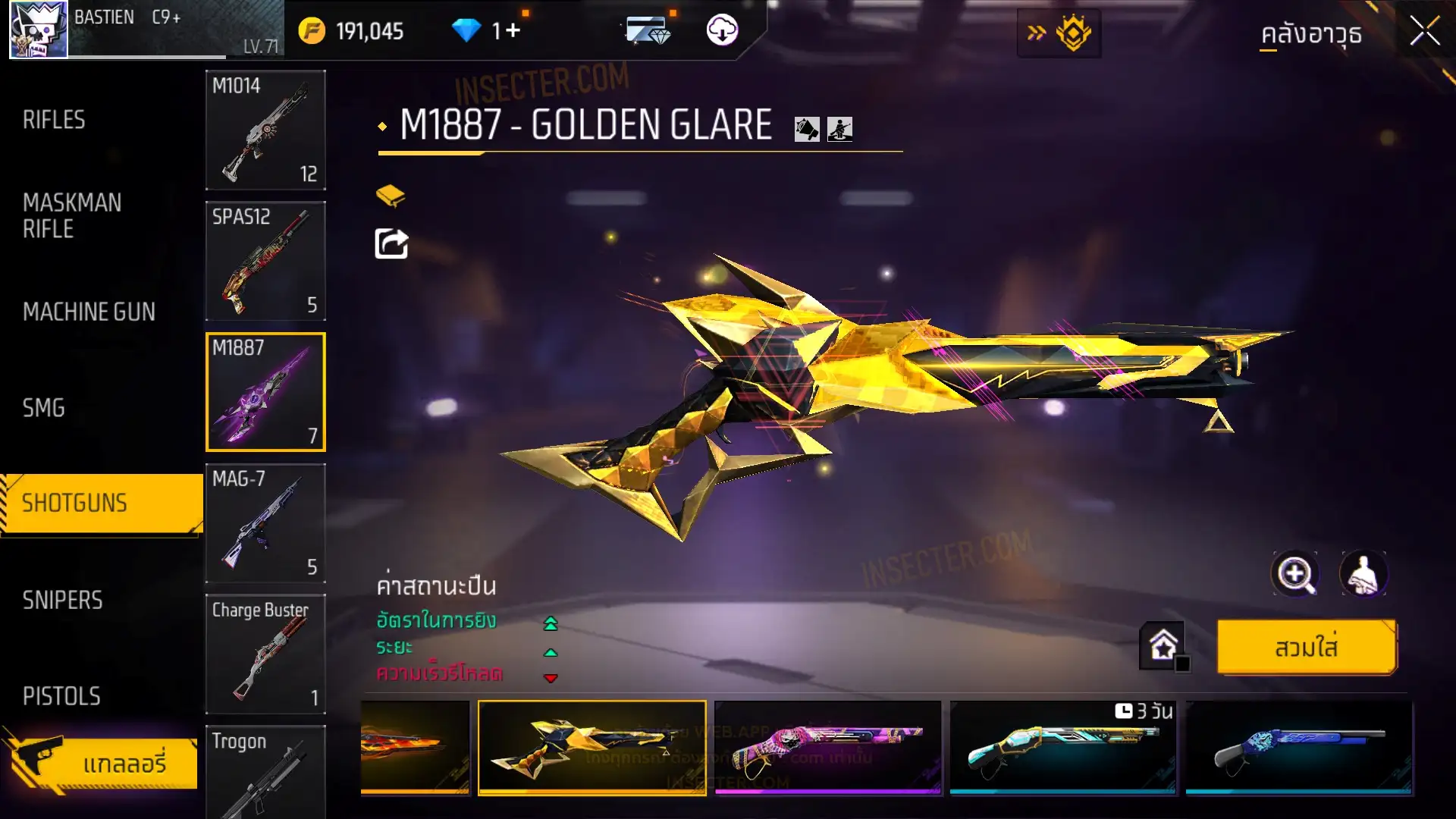Screen dimensions: 1456x819
Task: Choose the 3-day trial cyan skin thumbnail
Action: pyautogui.click(x=1062, y=747)
